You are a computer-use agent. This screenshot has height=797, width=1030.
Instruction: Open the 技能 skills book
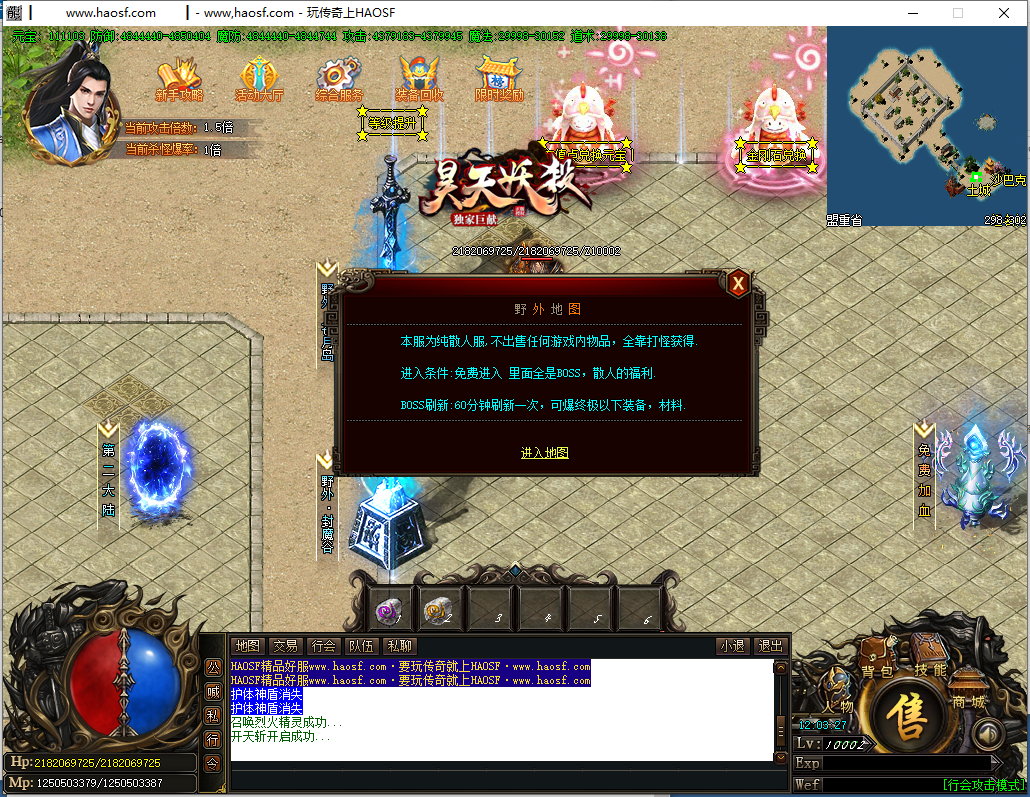929,656
